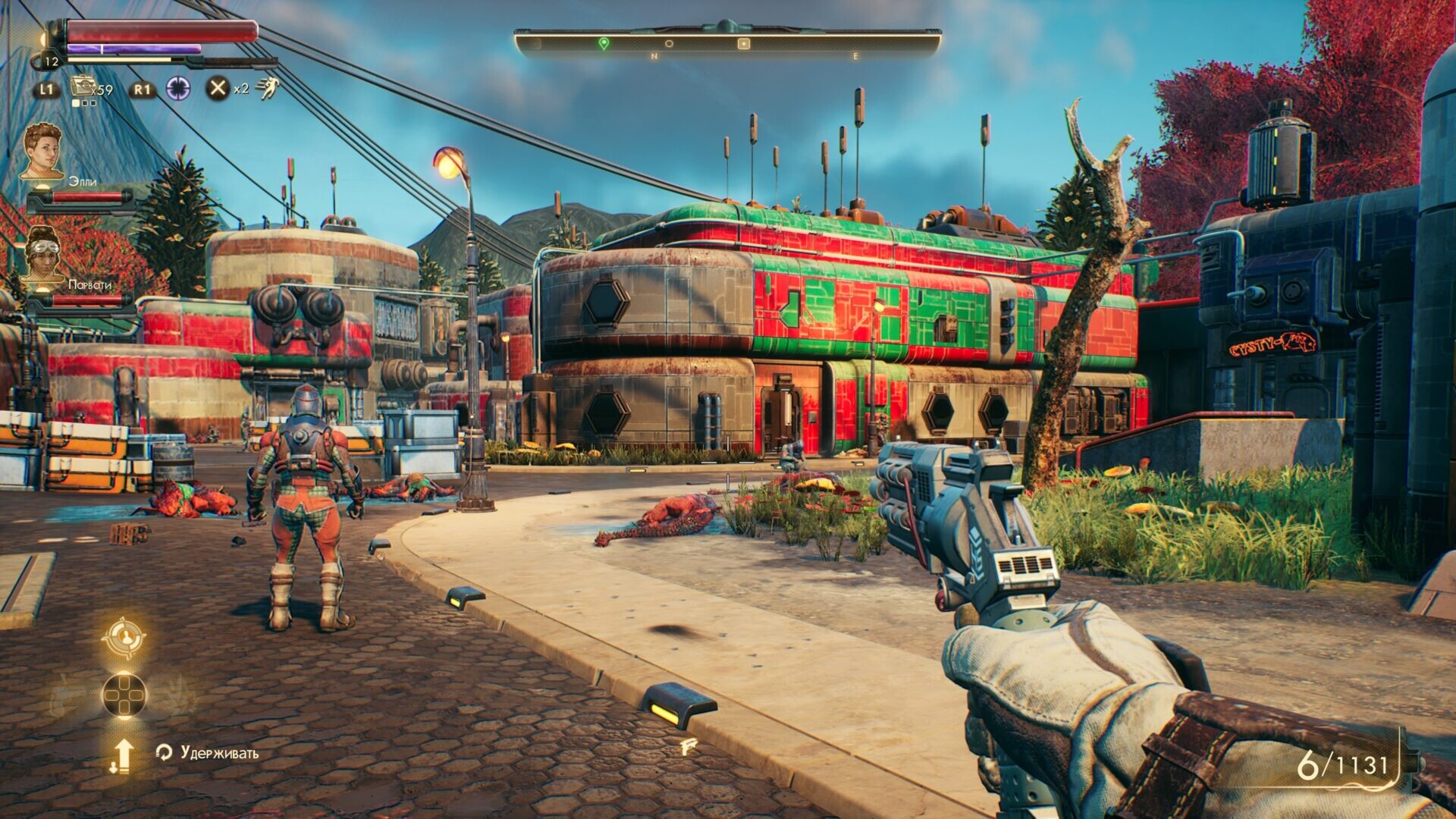Click the square location marker on compass
The width and height of the screenshot is (1456, 819).
pyautogui.click(x=744, y=44)
